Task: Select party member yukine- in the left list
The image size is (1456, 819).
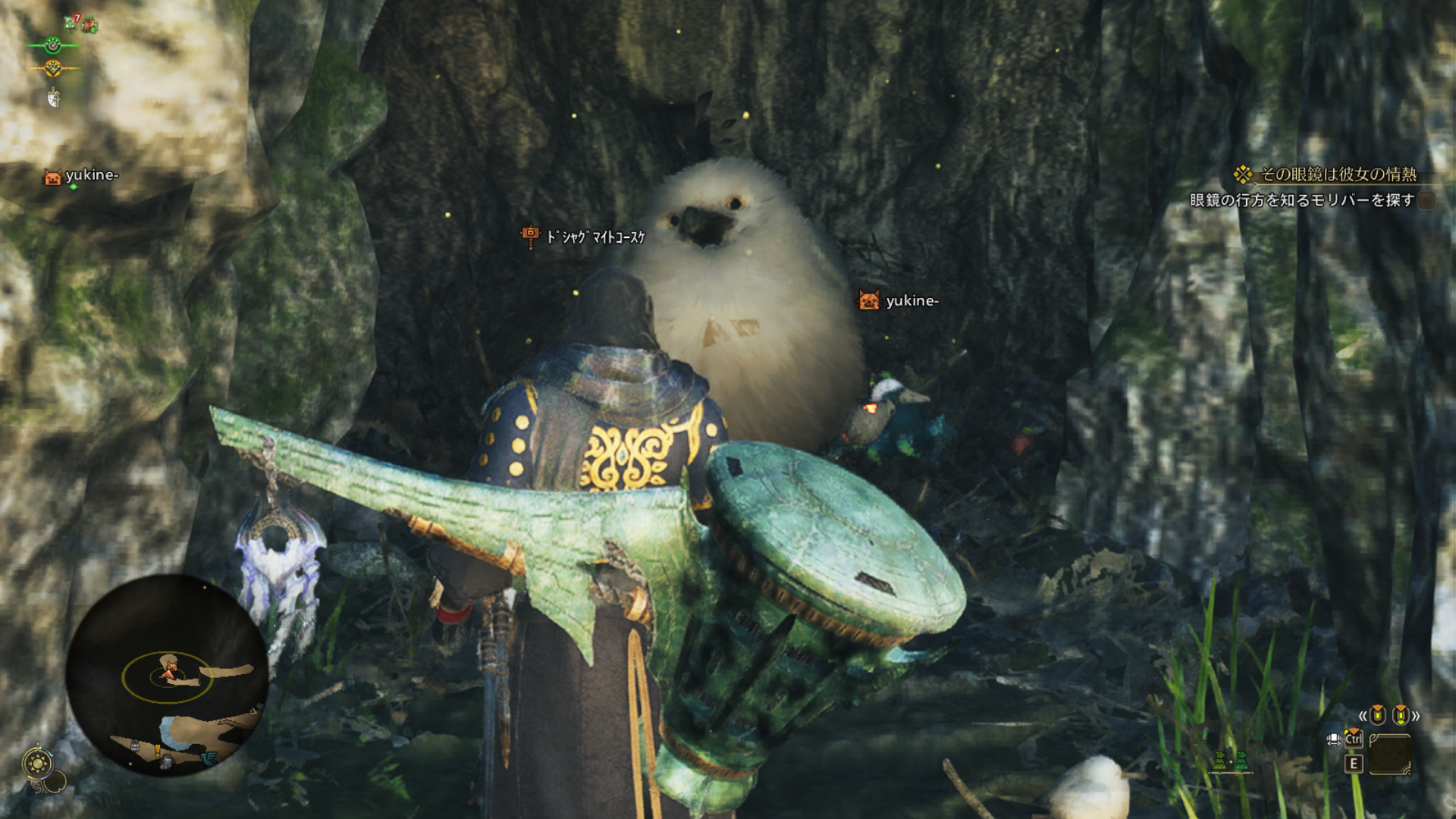Action: (x=91, y=176)
